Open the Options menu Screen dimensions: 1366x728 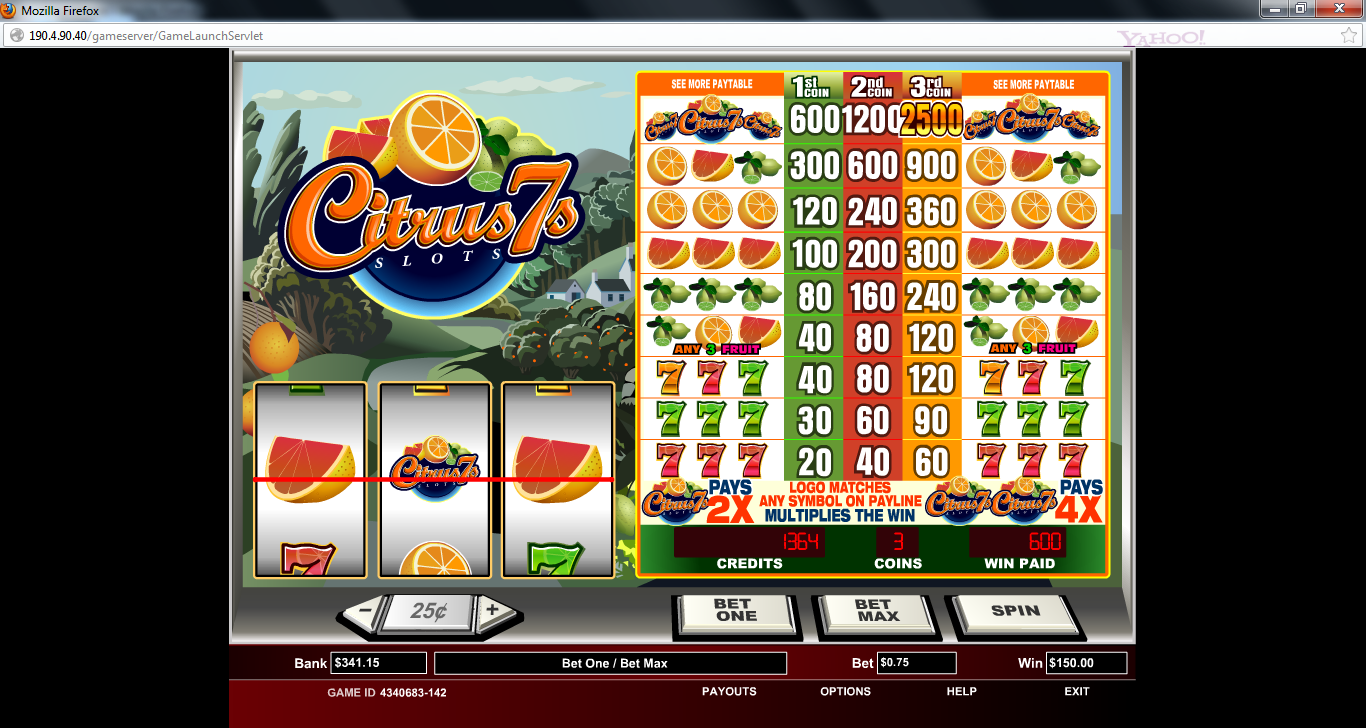pyautogui.click(x=845, y=691)
